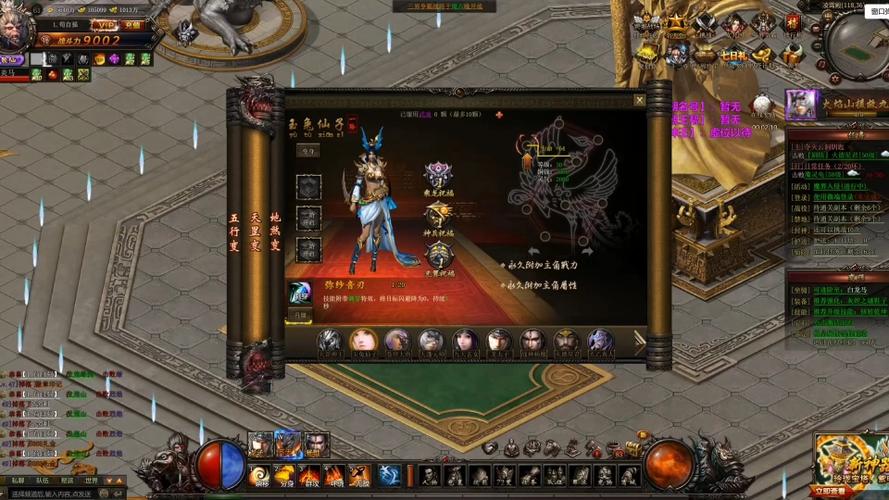Click the VIP button under the player name
Viewport: 889px width, 500px height.
point(103,25)
